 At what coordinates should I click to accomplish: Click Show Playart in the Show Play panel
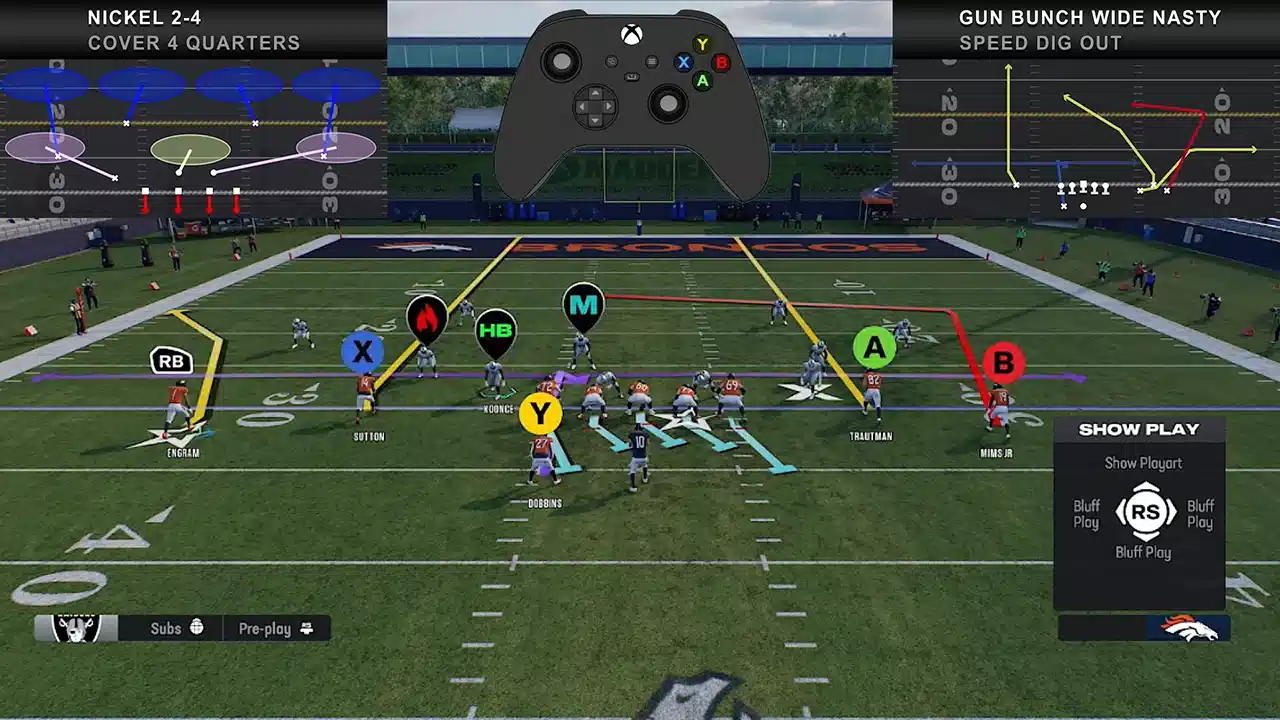pos(1143,463)
